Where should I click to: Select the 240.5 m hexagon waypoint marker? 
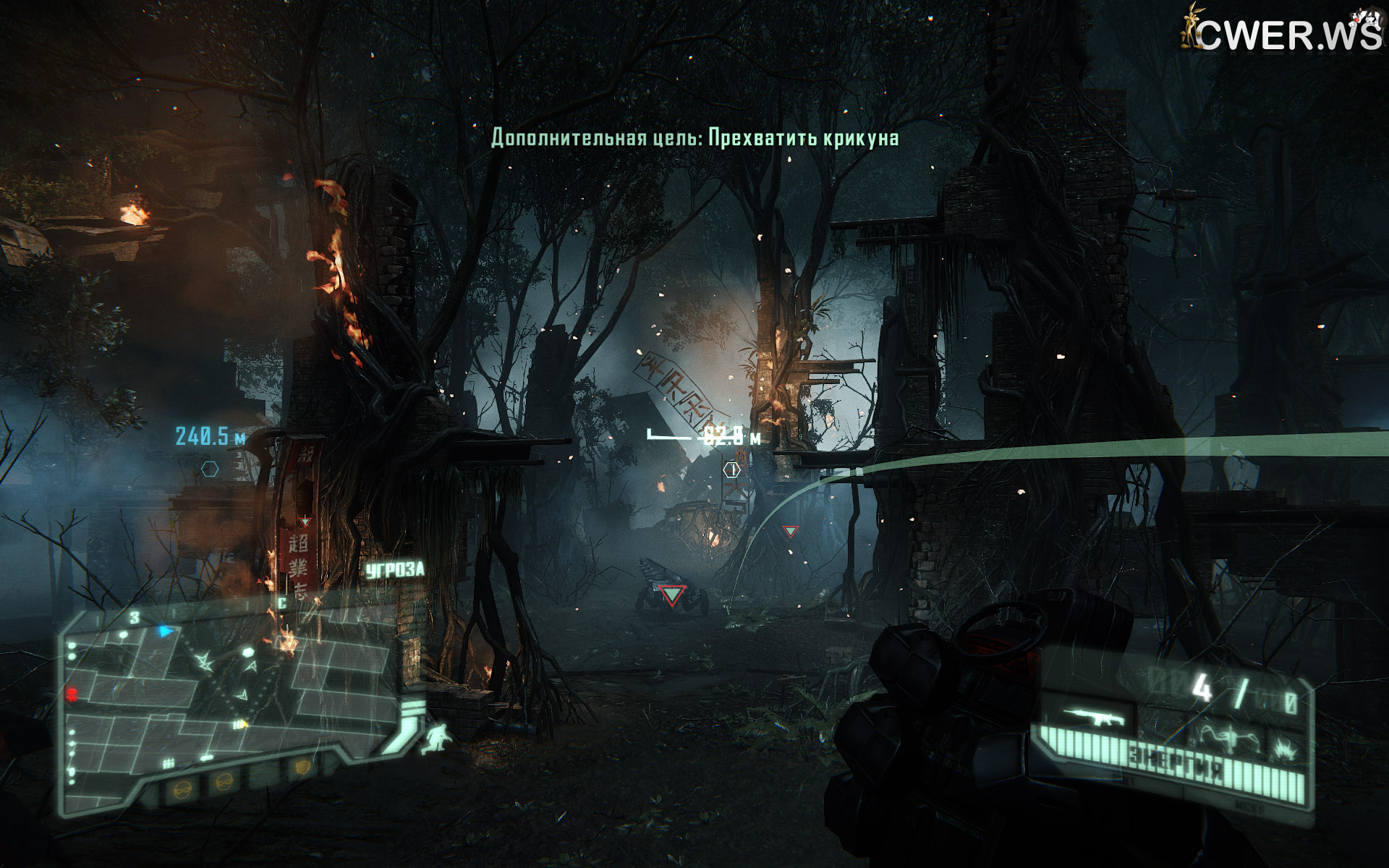pyautogui.click(x=210, y=469)
